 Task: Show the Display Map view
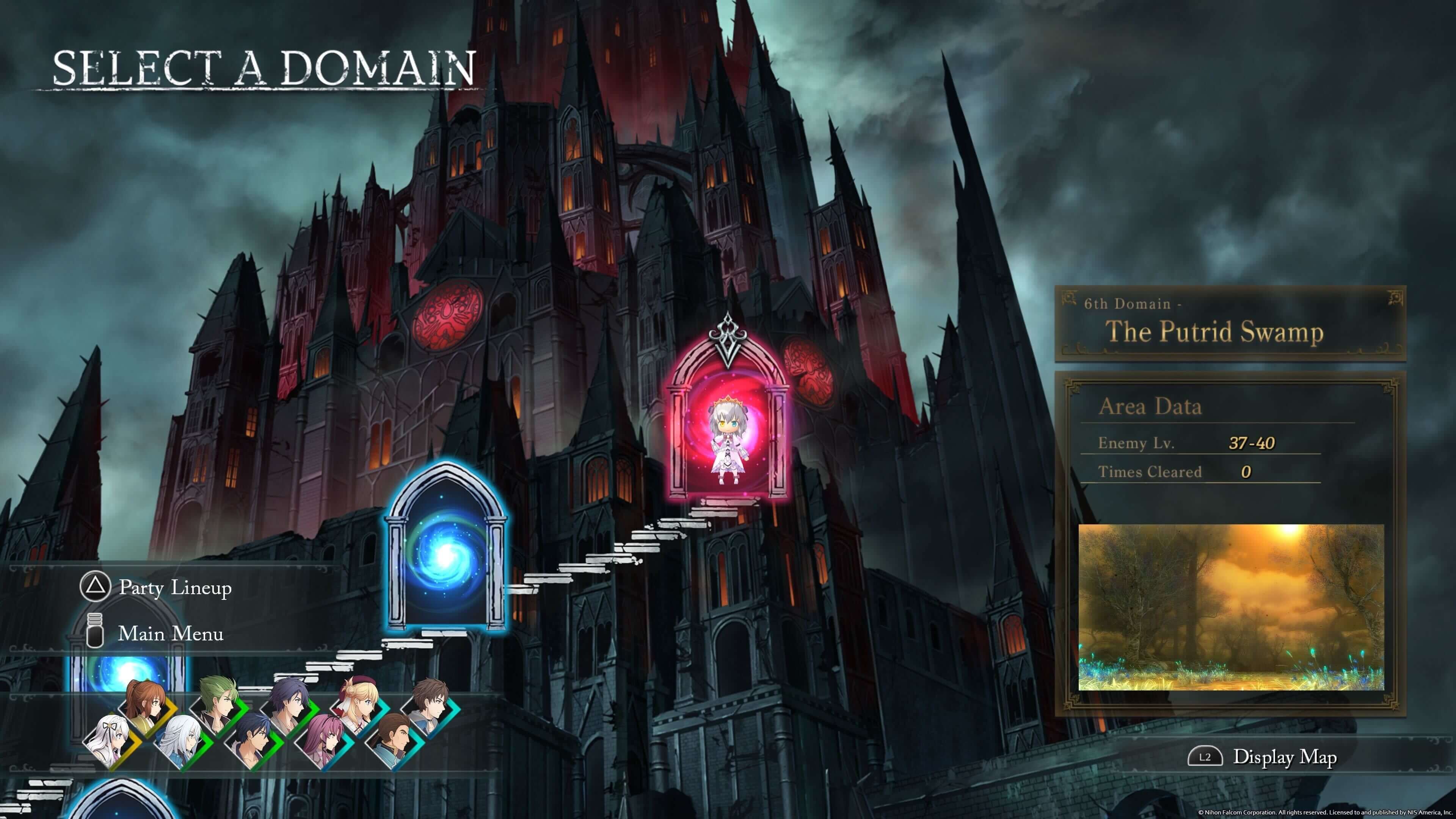(x=1284, y=757)
